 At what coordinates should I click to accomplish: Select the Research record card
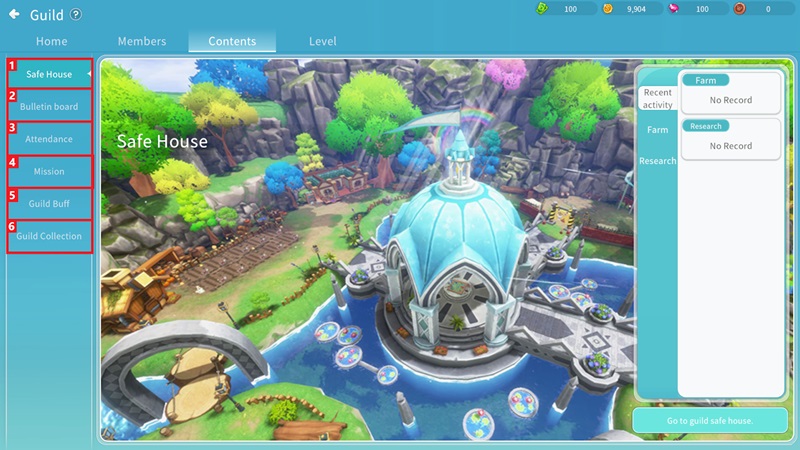[x=730, y=139]
